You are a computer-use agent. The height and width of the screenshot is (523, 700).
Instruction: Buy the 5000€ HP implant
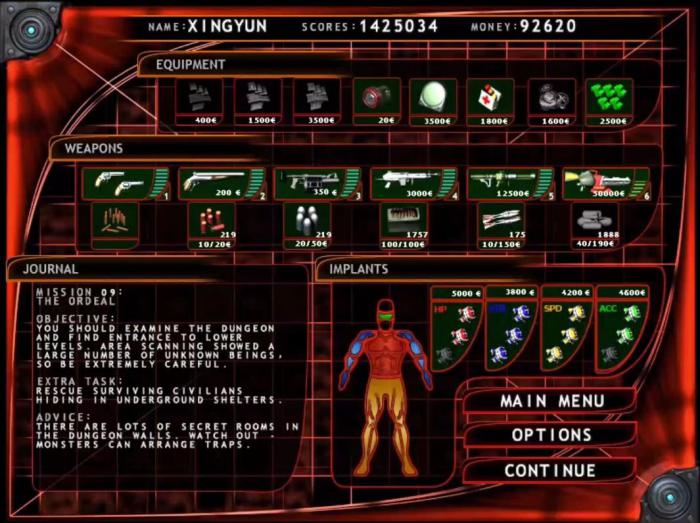pyautogui.click(x=455, y=328)
